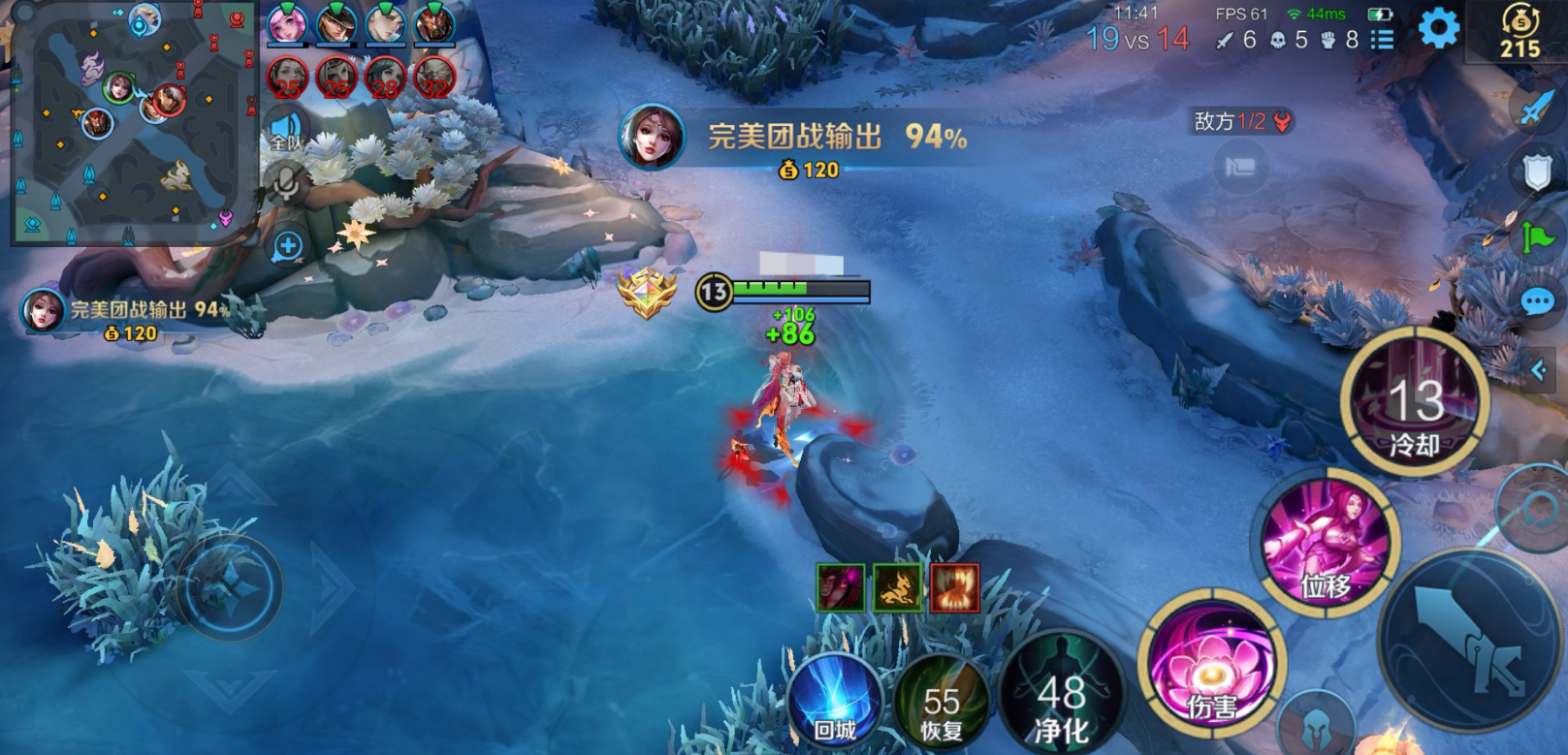Open the quick chat bubble
The image size is (1568, 755).
1537,302
